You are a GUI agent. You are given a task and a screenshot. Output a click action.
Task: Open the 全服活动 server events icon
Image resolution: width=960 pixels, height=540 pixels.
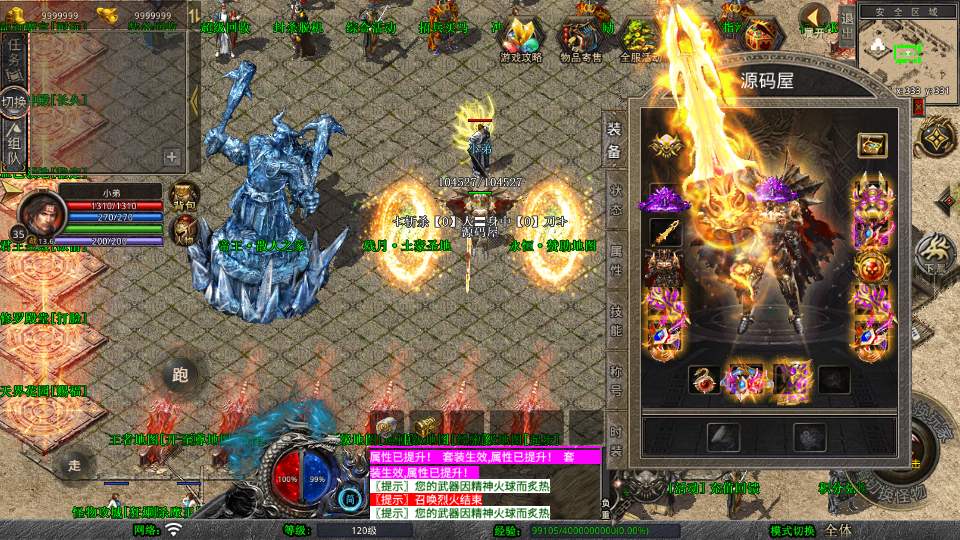641,39
